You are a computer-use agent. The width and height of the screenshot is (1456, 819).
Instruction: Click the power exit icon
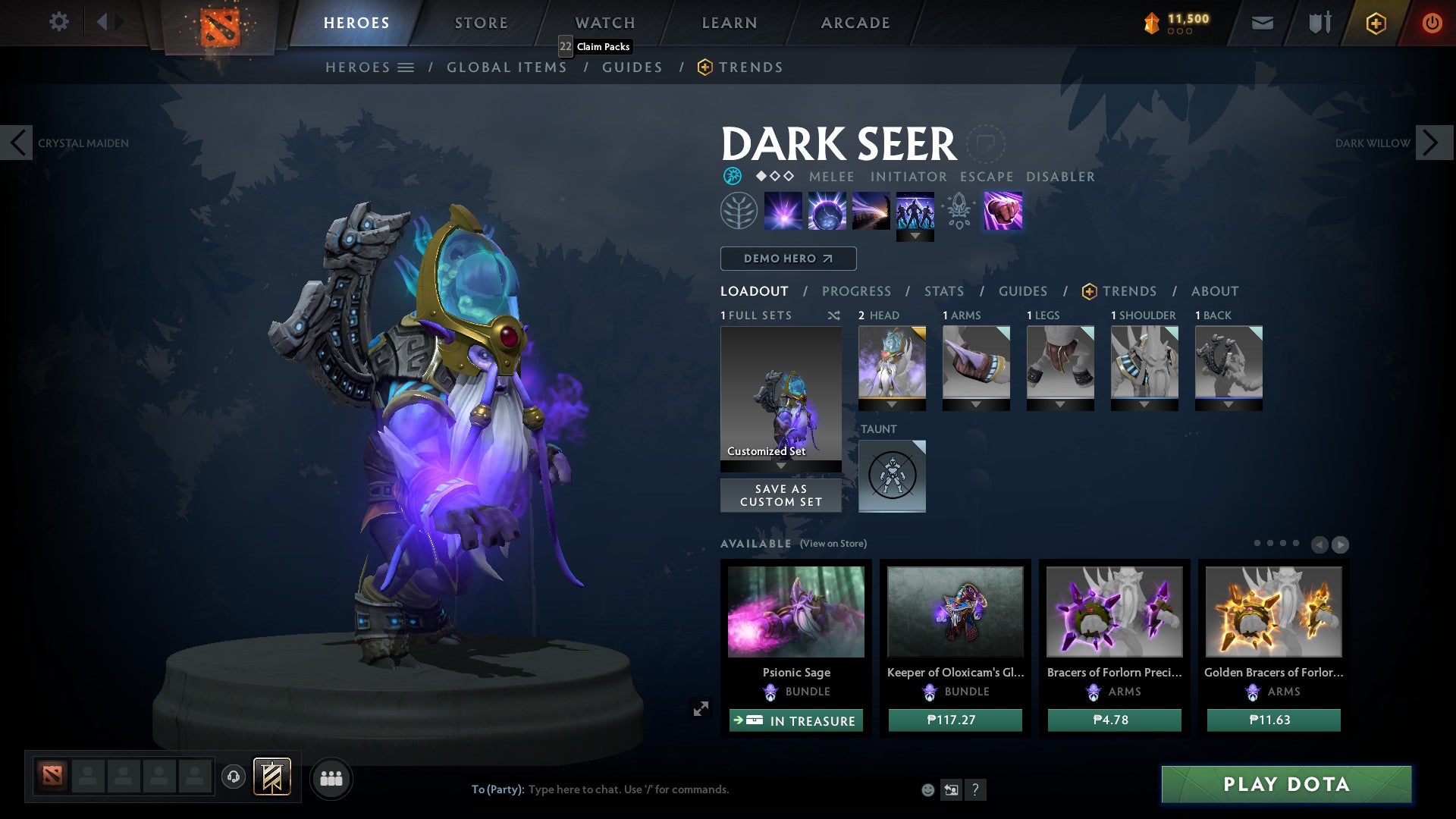[x=1432, y=23]
